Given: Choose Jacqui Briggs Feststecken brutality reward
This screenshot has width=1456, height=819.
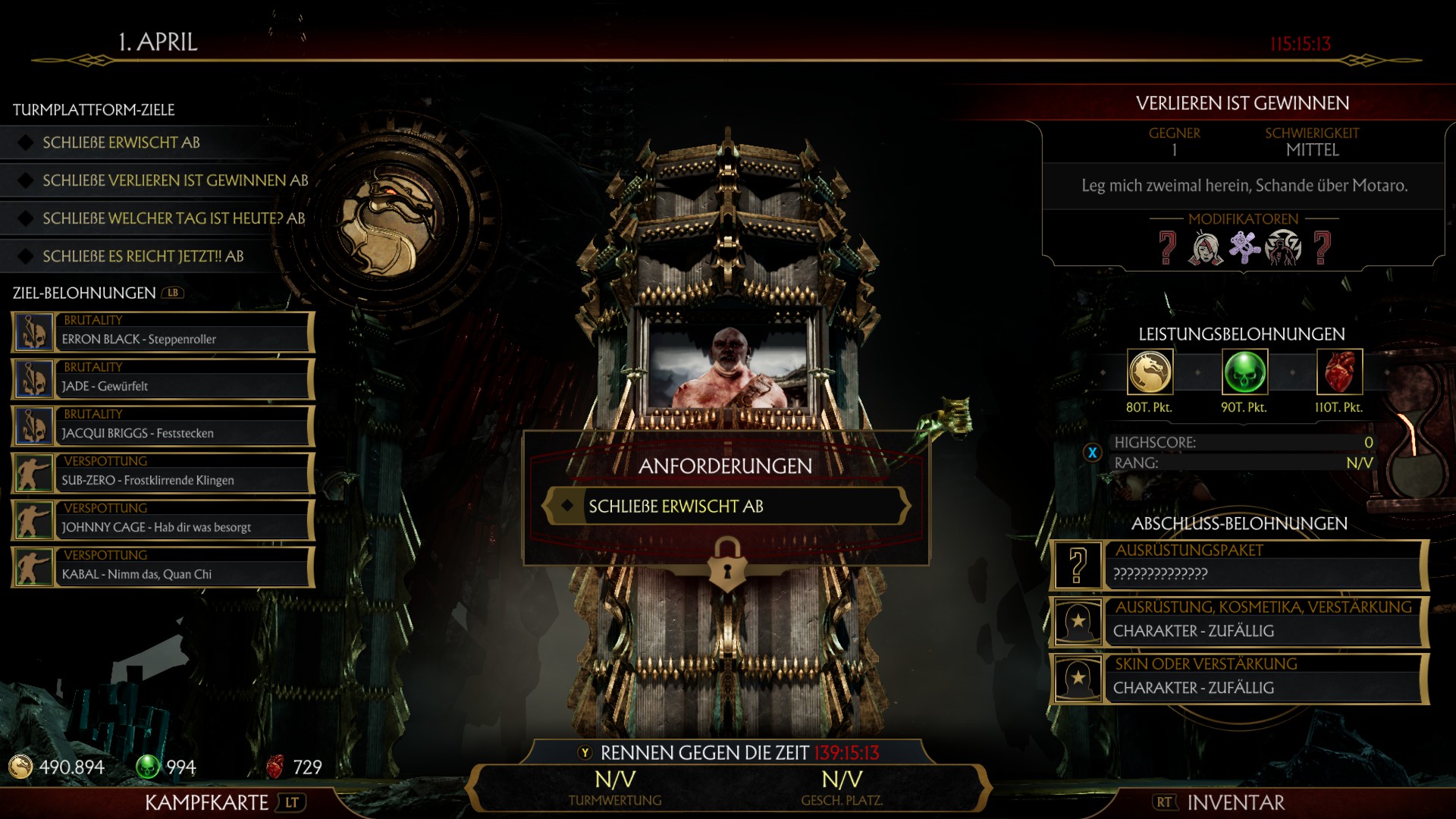Looking at the screenshot, I should point(163,426).
